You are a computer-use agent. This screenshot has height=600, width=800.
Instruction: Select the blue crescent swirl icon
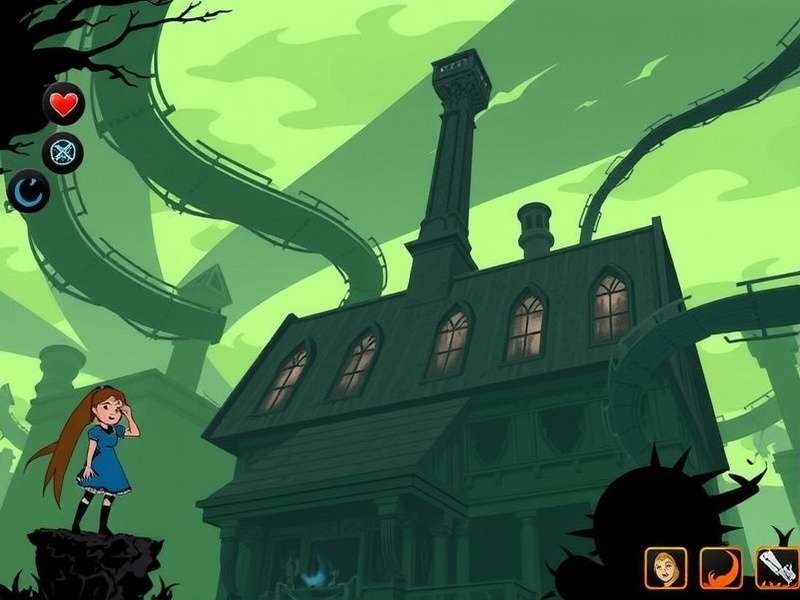(x=30, y=190)
